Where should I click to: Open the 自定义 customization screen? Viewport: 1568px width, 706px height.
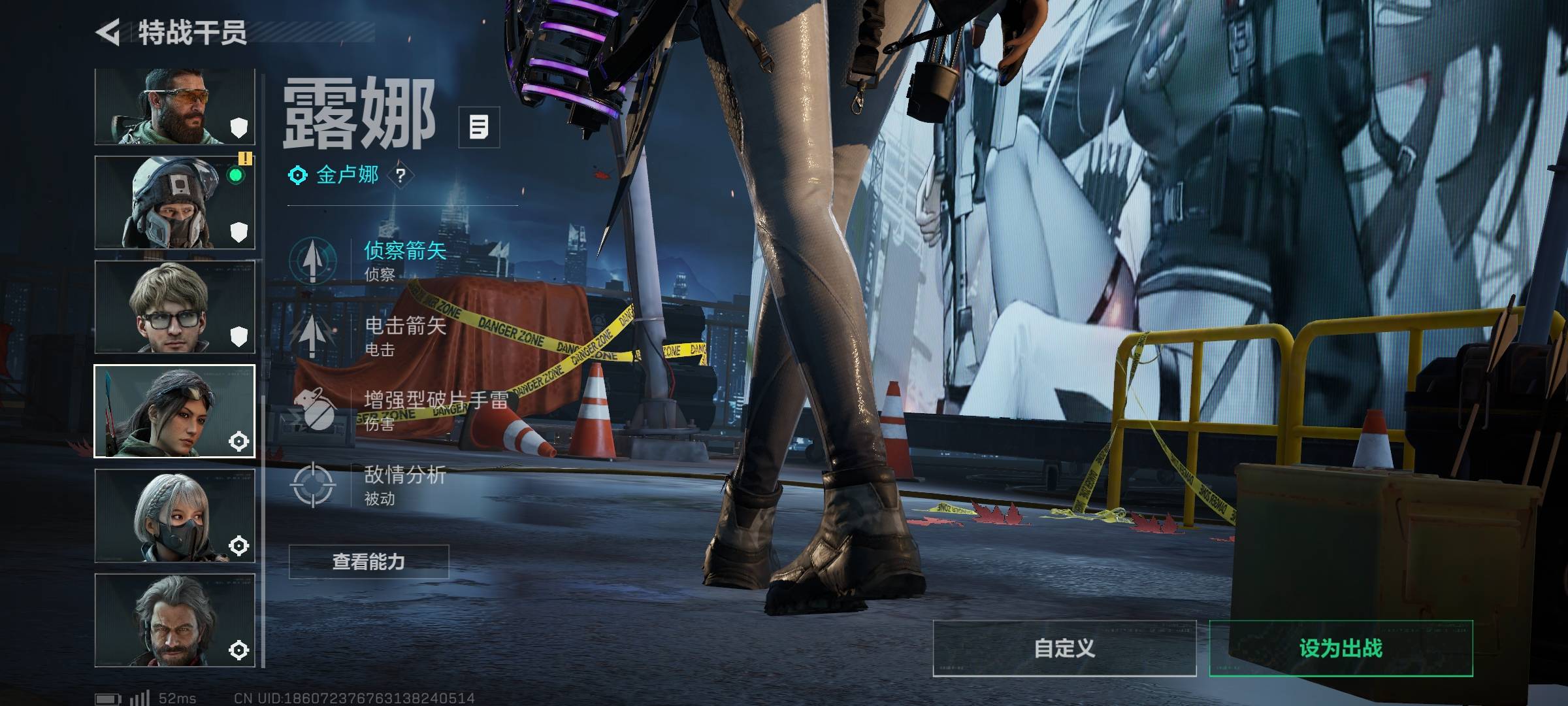coord(1064,648)
